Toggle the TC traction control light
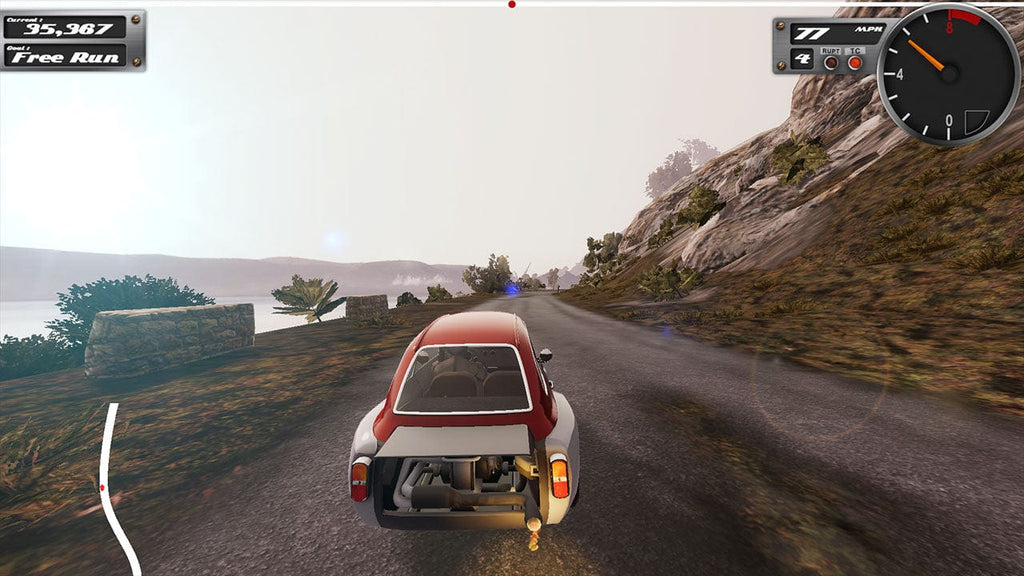 coord(855,62)
